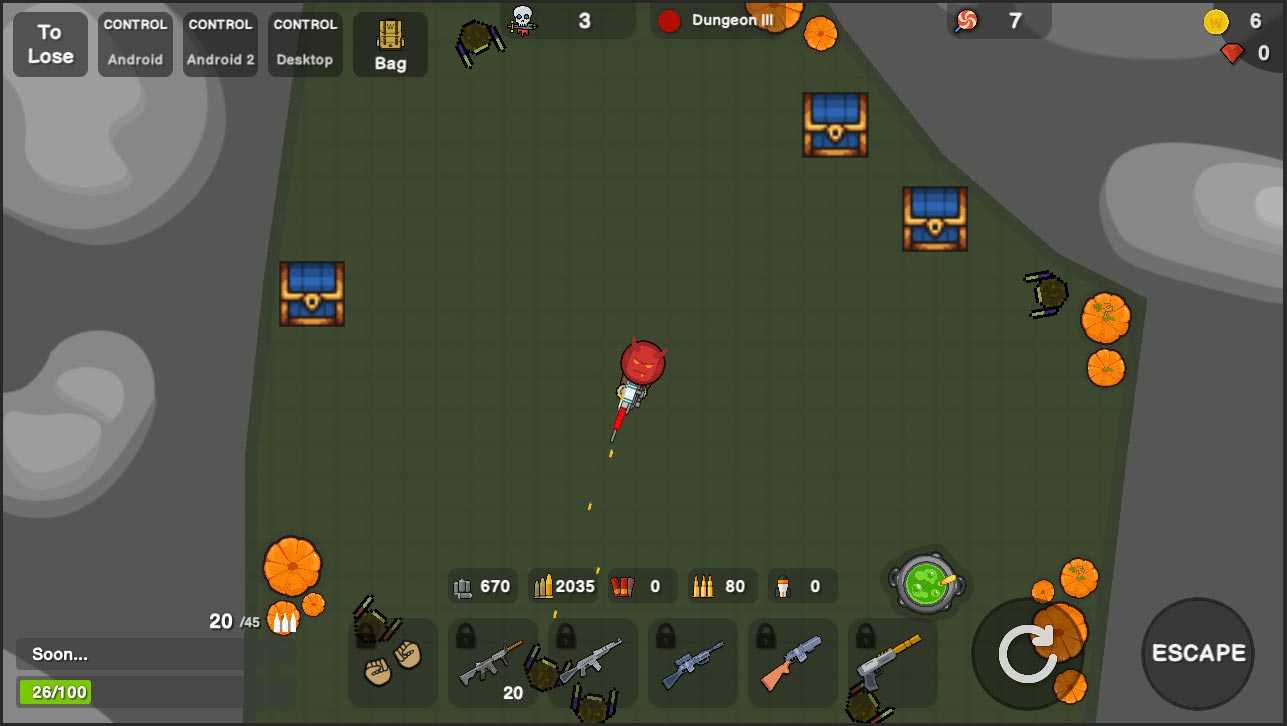Viewport: 1287px width, 726px height.
Task: Select the Desktop control mode
Action: 305,45
